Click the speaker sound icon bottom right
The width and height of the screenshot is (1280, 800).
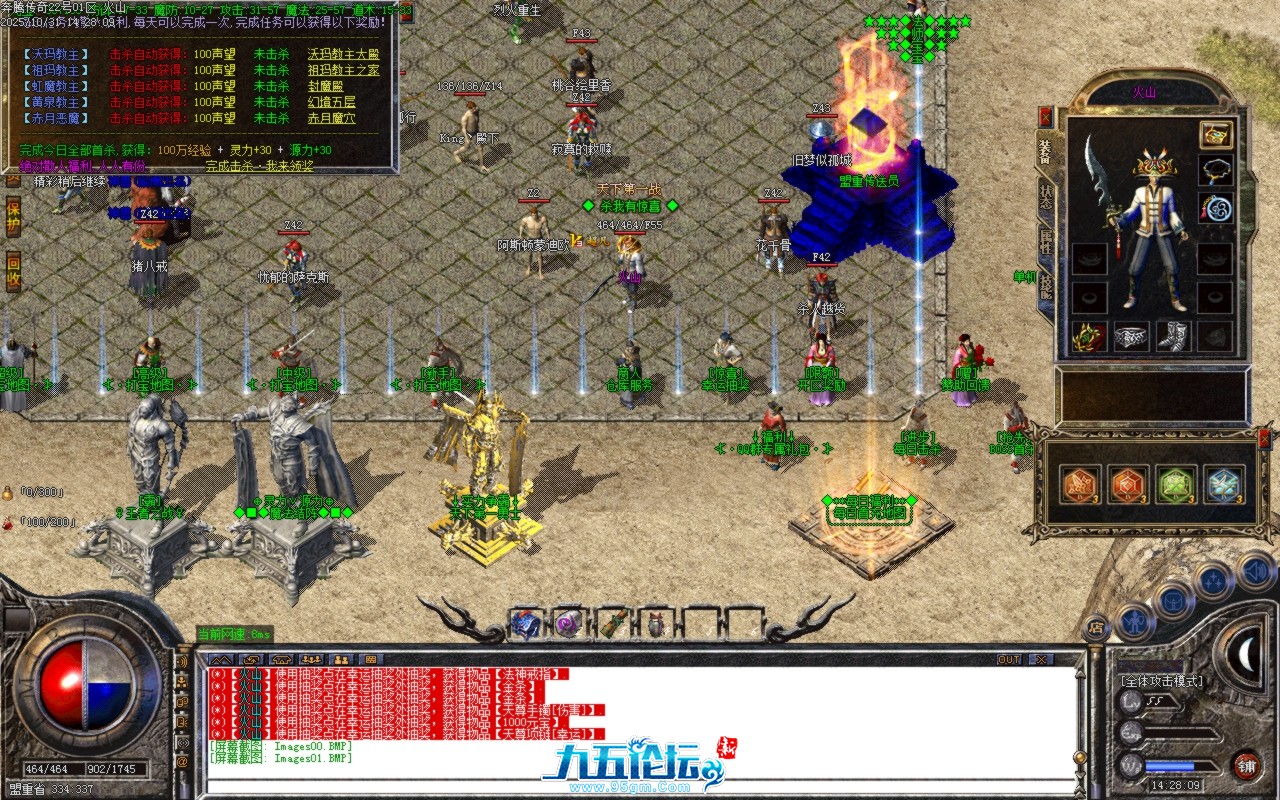pos(1253,572)
